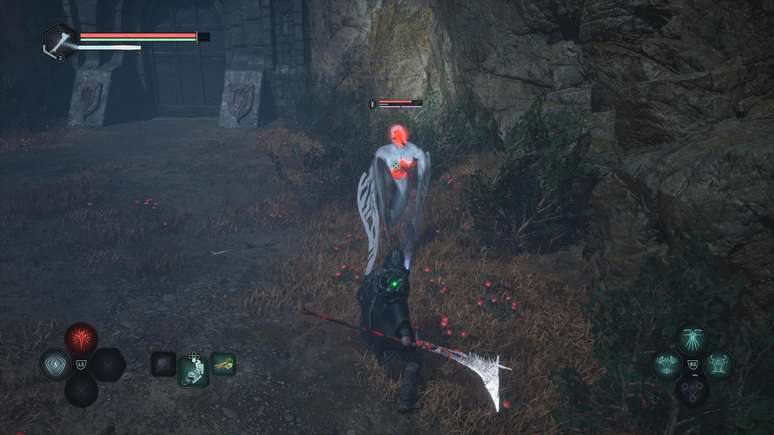Cast the teal spiky wave spell
The width and height of the screenshot is (774, 435).
tap(666, 364)
